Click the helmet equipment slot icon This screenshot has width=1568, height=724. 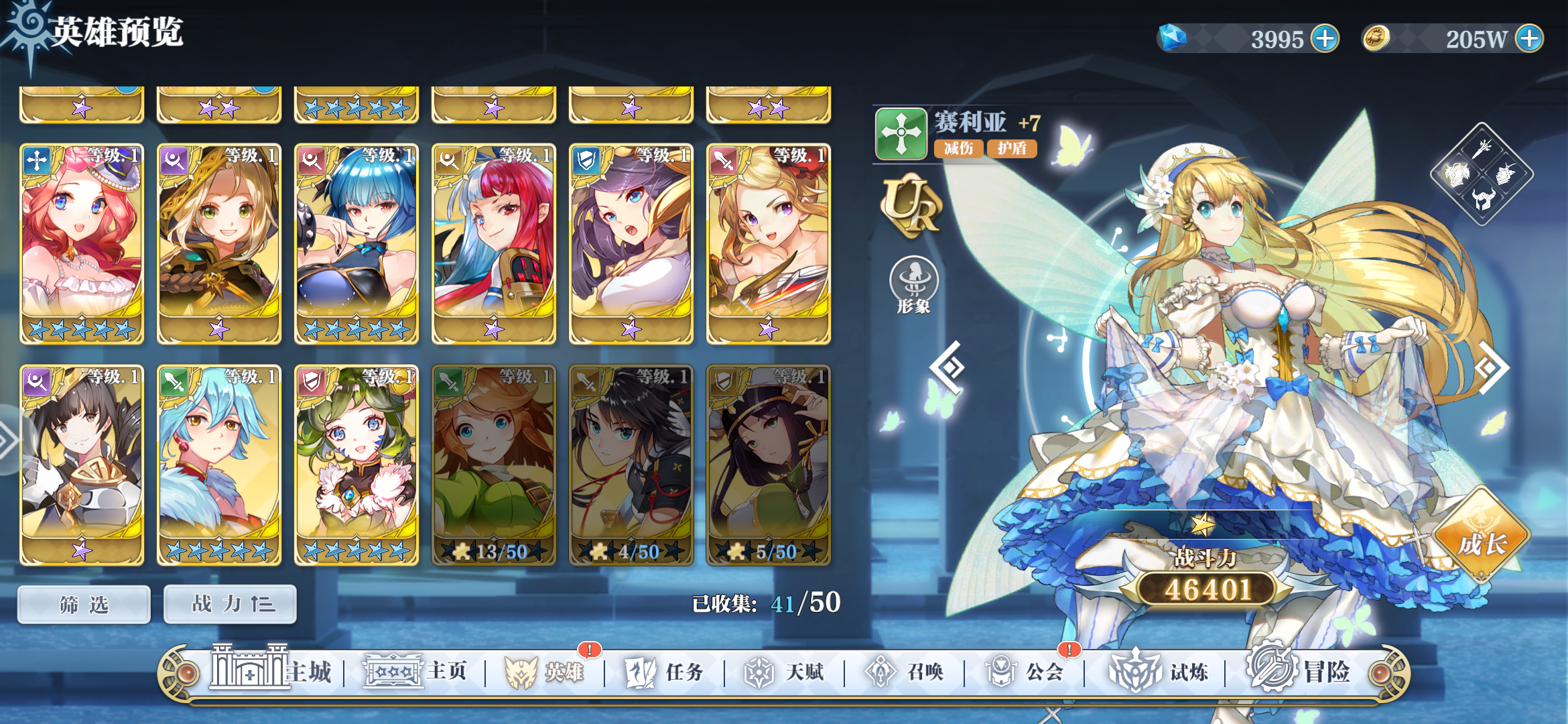click(1483, 200)
